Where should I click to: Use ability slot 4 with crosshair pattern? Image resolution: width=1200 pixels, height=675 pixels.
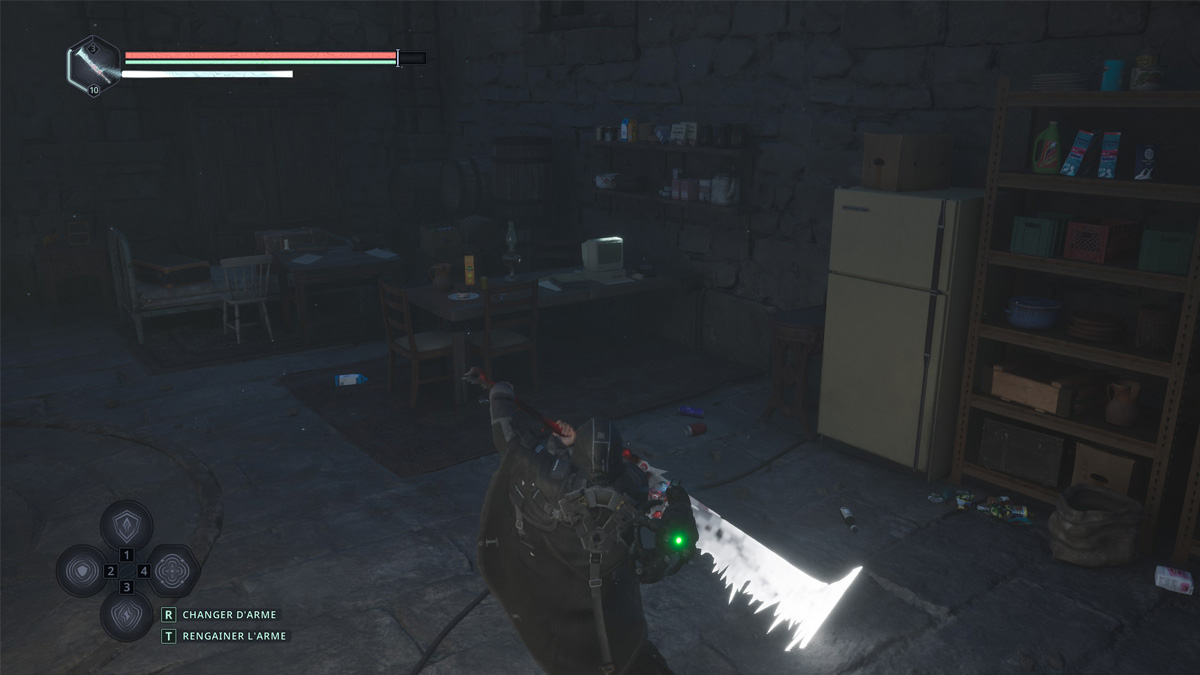pos(172,571)
